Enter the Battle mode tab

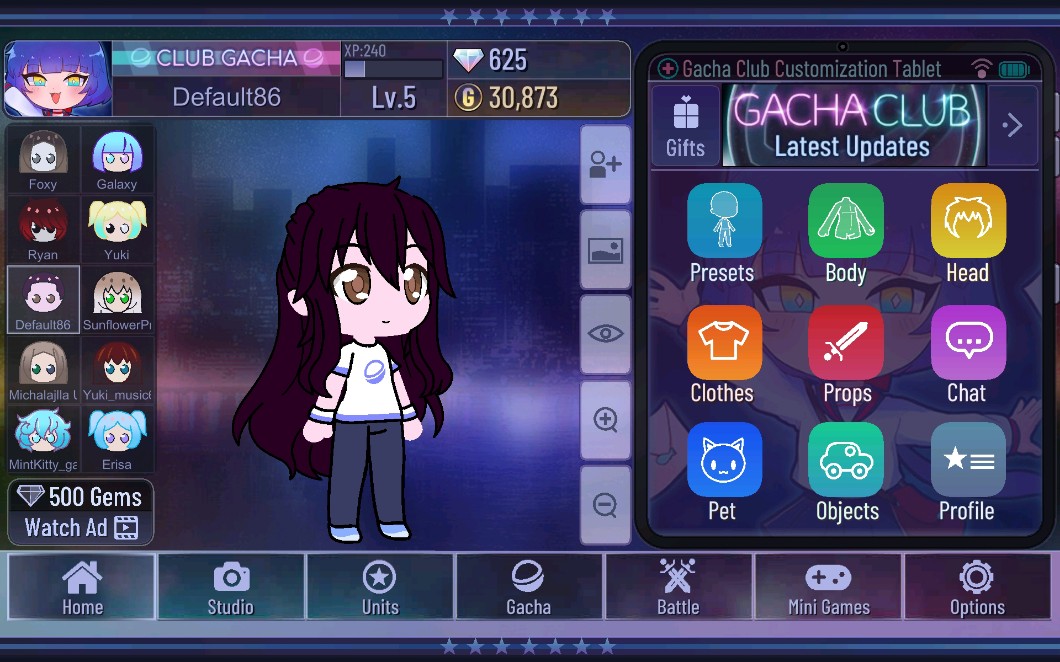(x=678, y=587)
